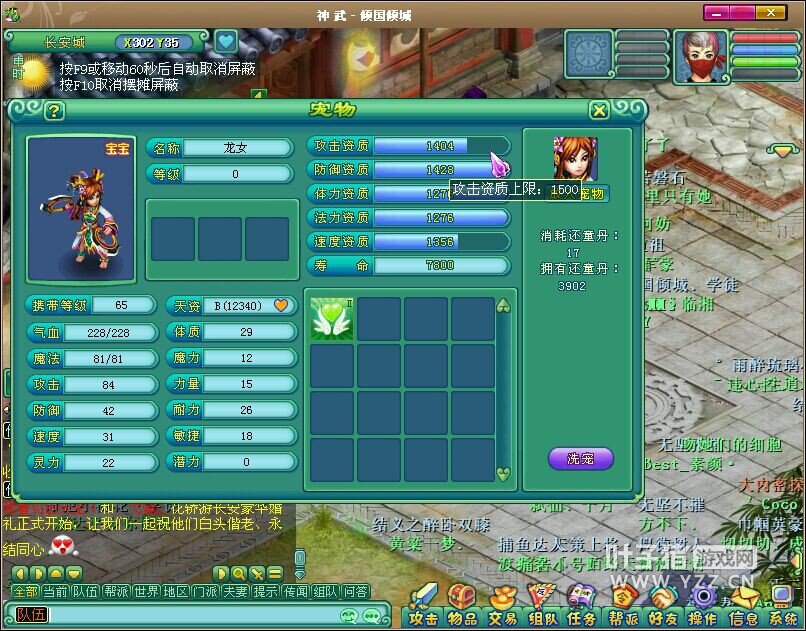
Task: Switch chat to the 帮派 channel tab
Action: point(116,592)
